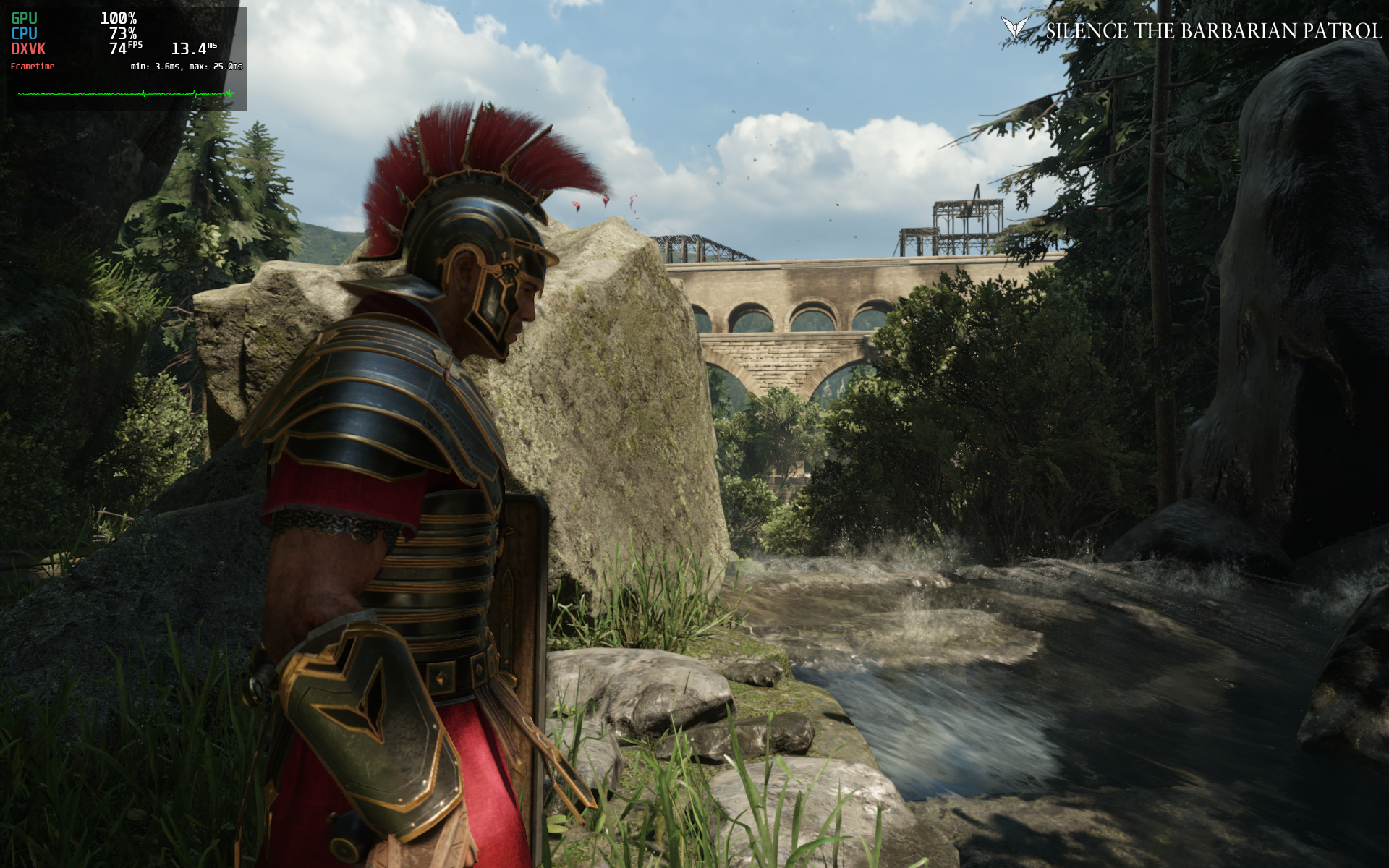Click the eagle emblem beside the objective
Screen dimensions: 1389x868
[x=1014, y=28]
